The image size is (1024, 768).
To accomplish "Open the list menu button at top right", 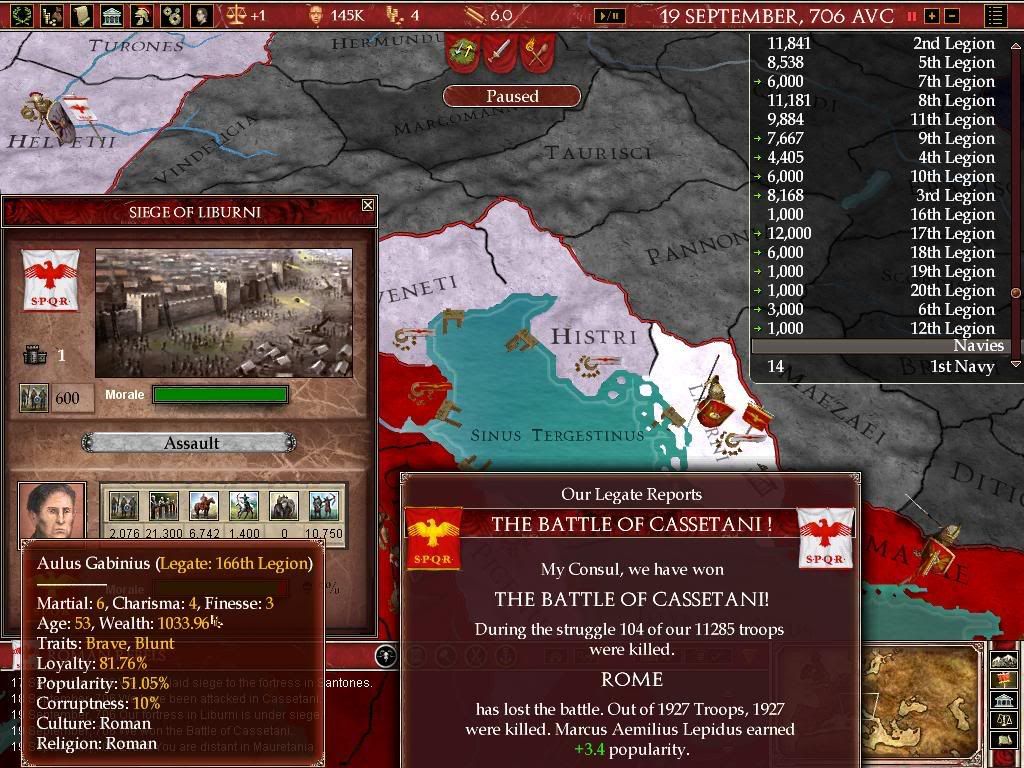I will click(996, 16).
